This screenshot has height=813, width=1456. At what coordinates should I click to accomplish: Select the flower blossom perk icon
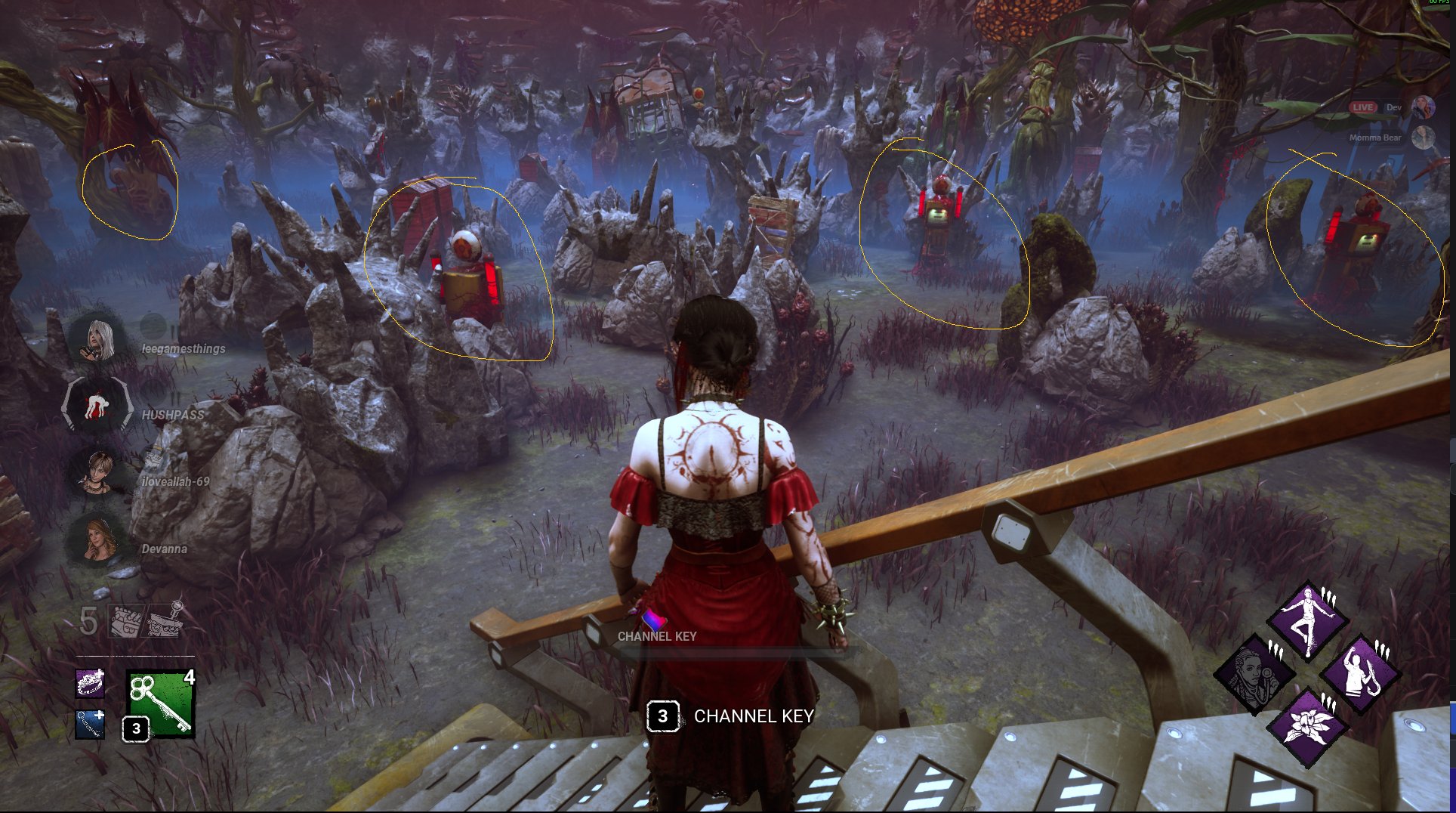(x=1308, y=726)
